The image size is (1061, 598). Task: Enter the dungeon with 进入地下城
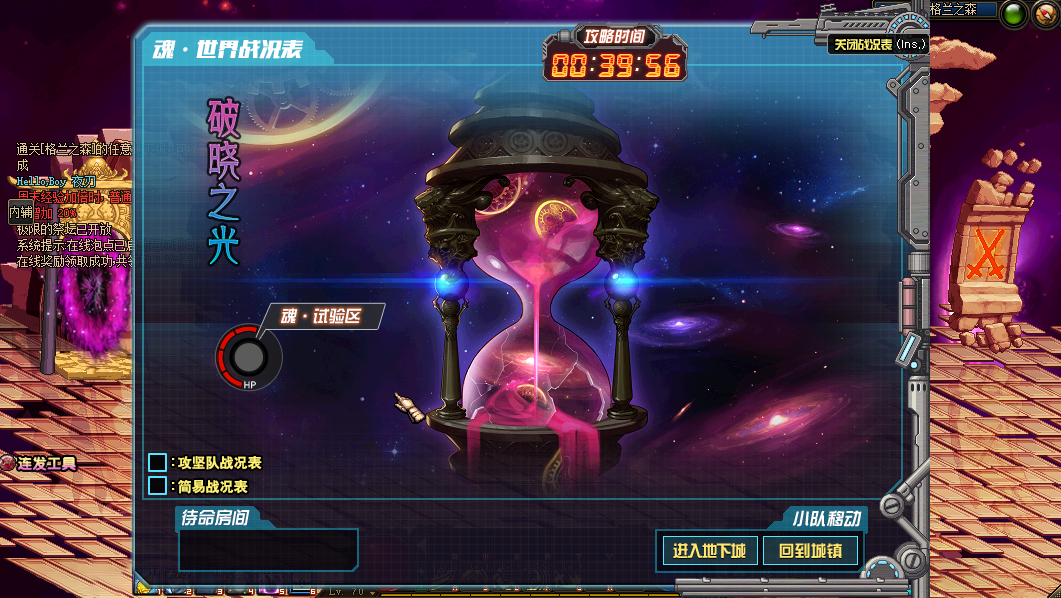[x=709, y=551]
